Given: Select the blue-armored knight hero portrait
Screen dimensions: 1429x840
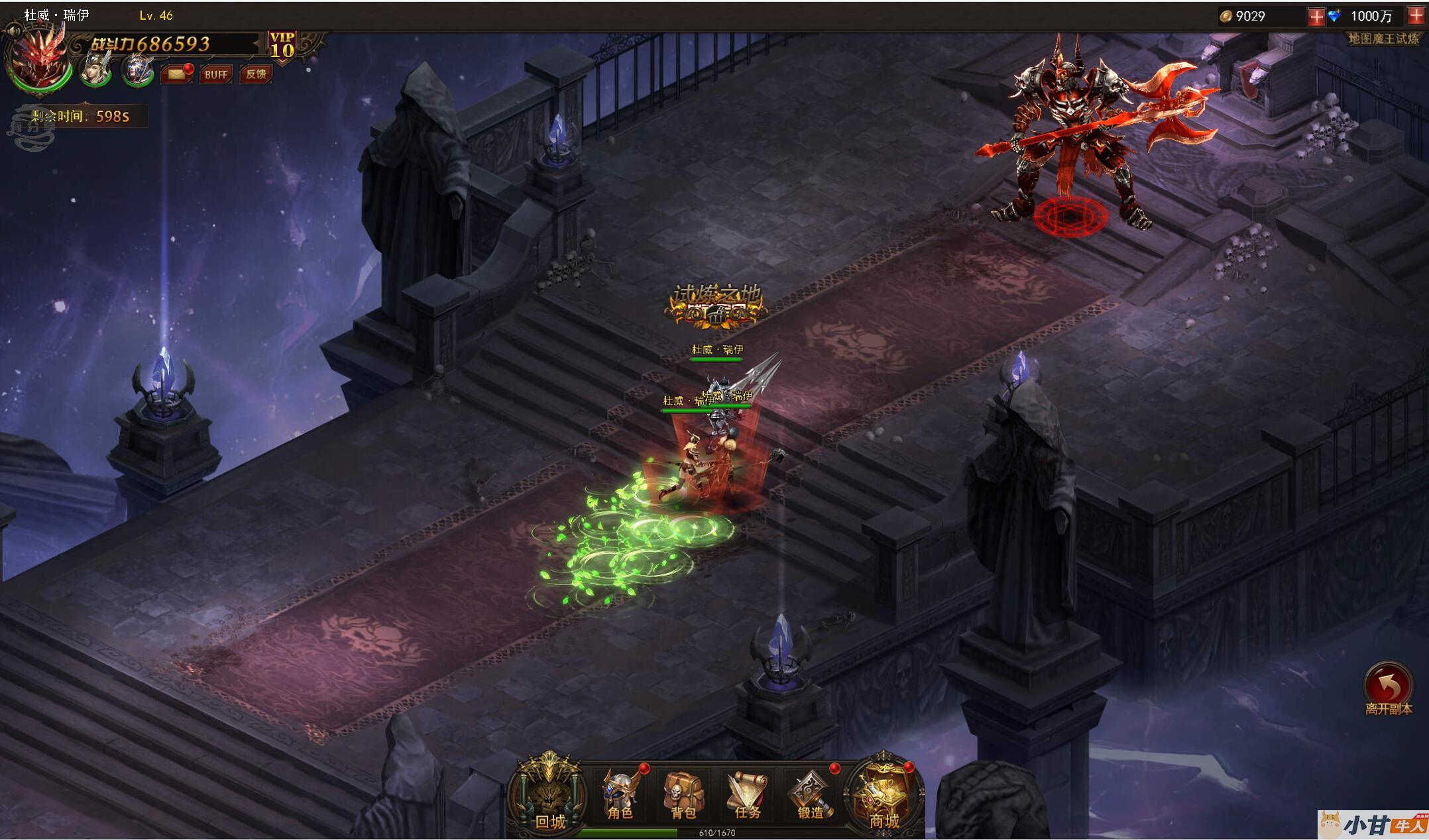Looking at the screenshot, I should (137, 70).
